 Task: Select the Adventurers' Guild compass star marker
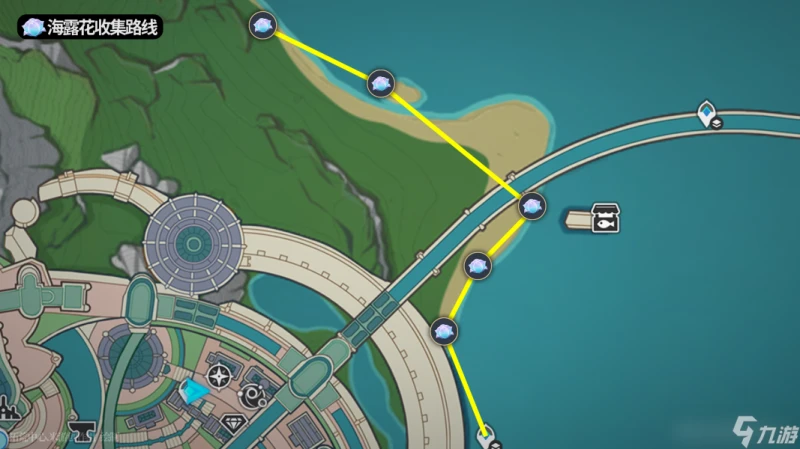218,376
